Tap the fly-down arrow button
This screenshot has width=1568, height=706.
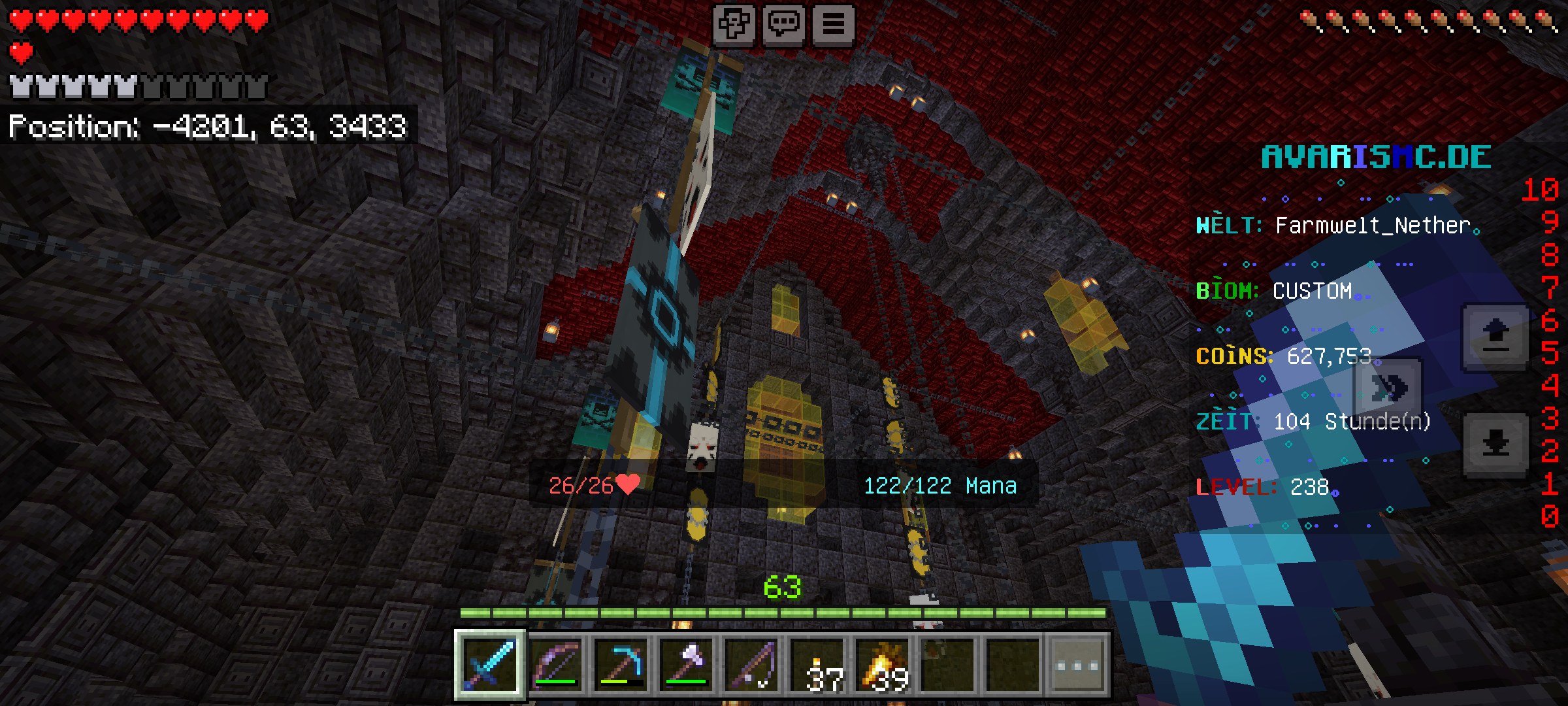[1495, 445]
